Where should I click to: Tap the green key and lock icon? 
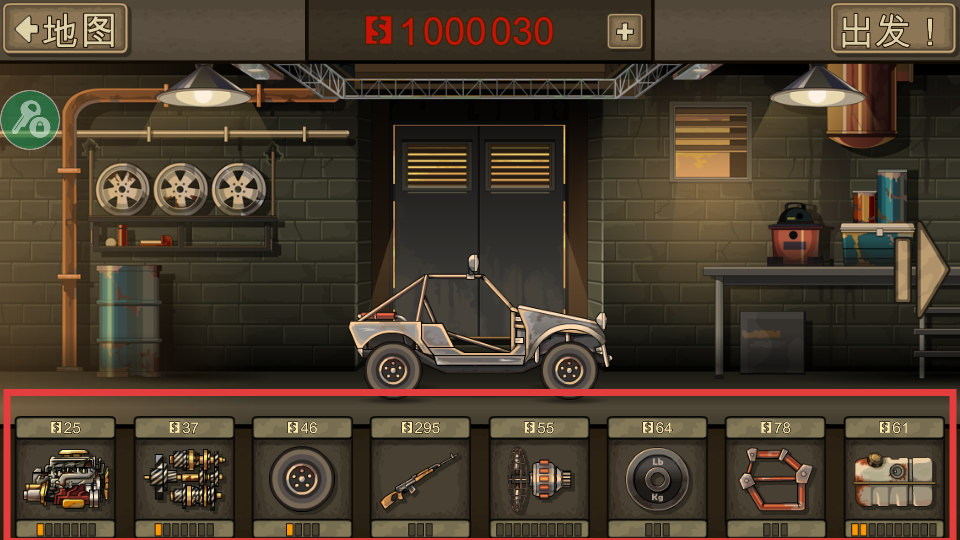[x=30, y=120]
